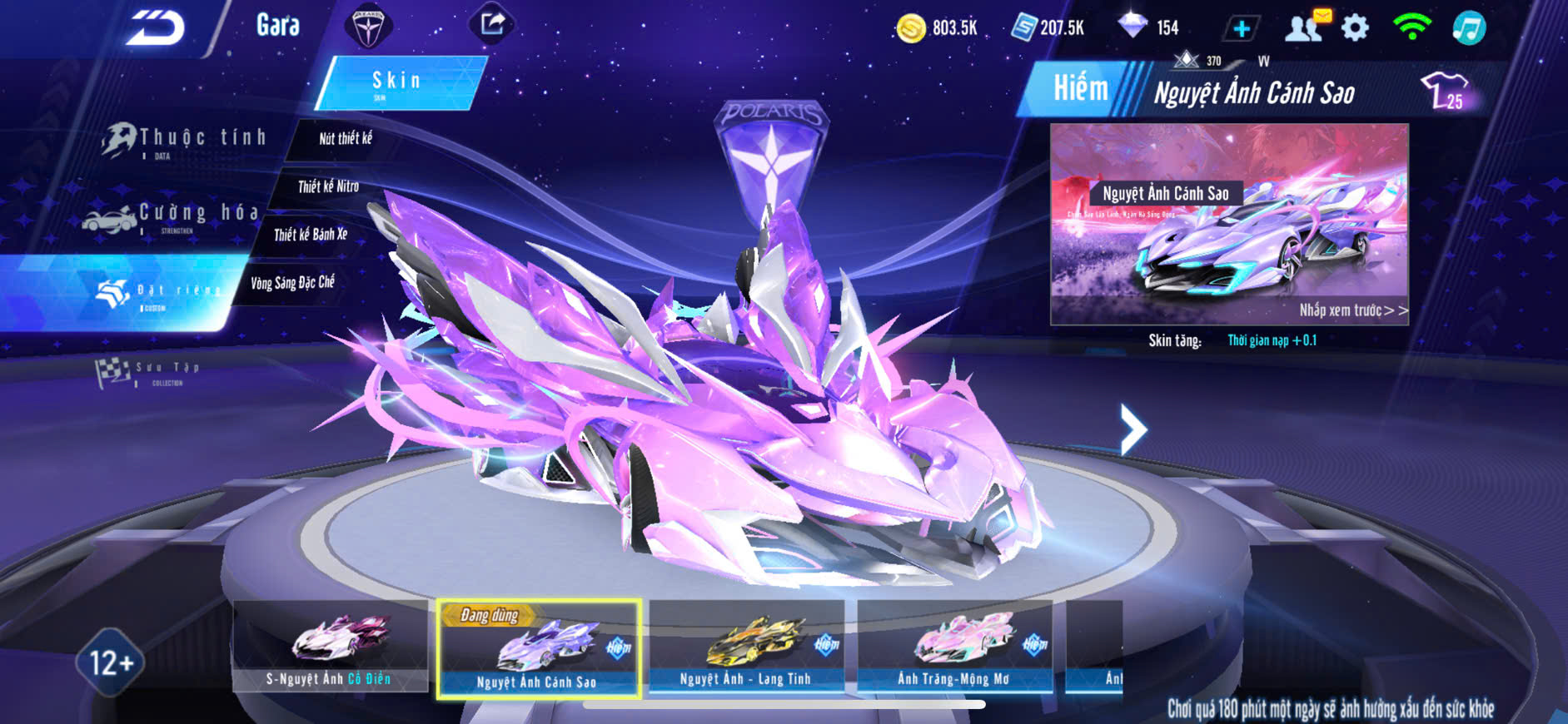Open the friends icon with mail badge
The image size is (1568, 724).
[1305, 27]
